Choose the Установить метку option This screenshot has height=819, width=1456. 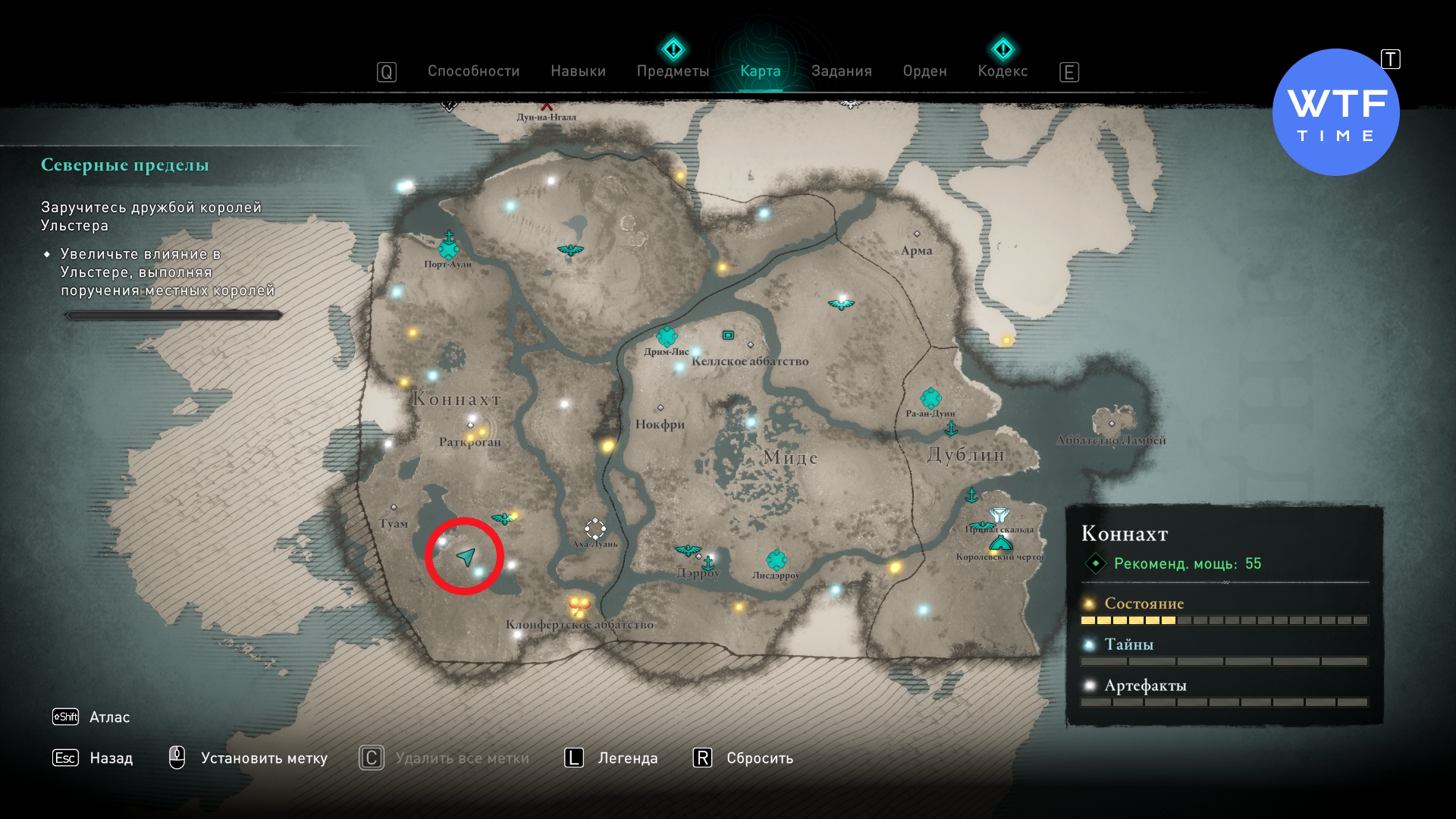point(263,758)
